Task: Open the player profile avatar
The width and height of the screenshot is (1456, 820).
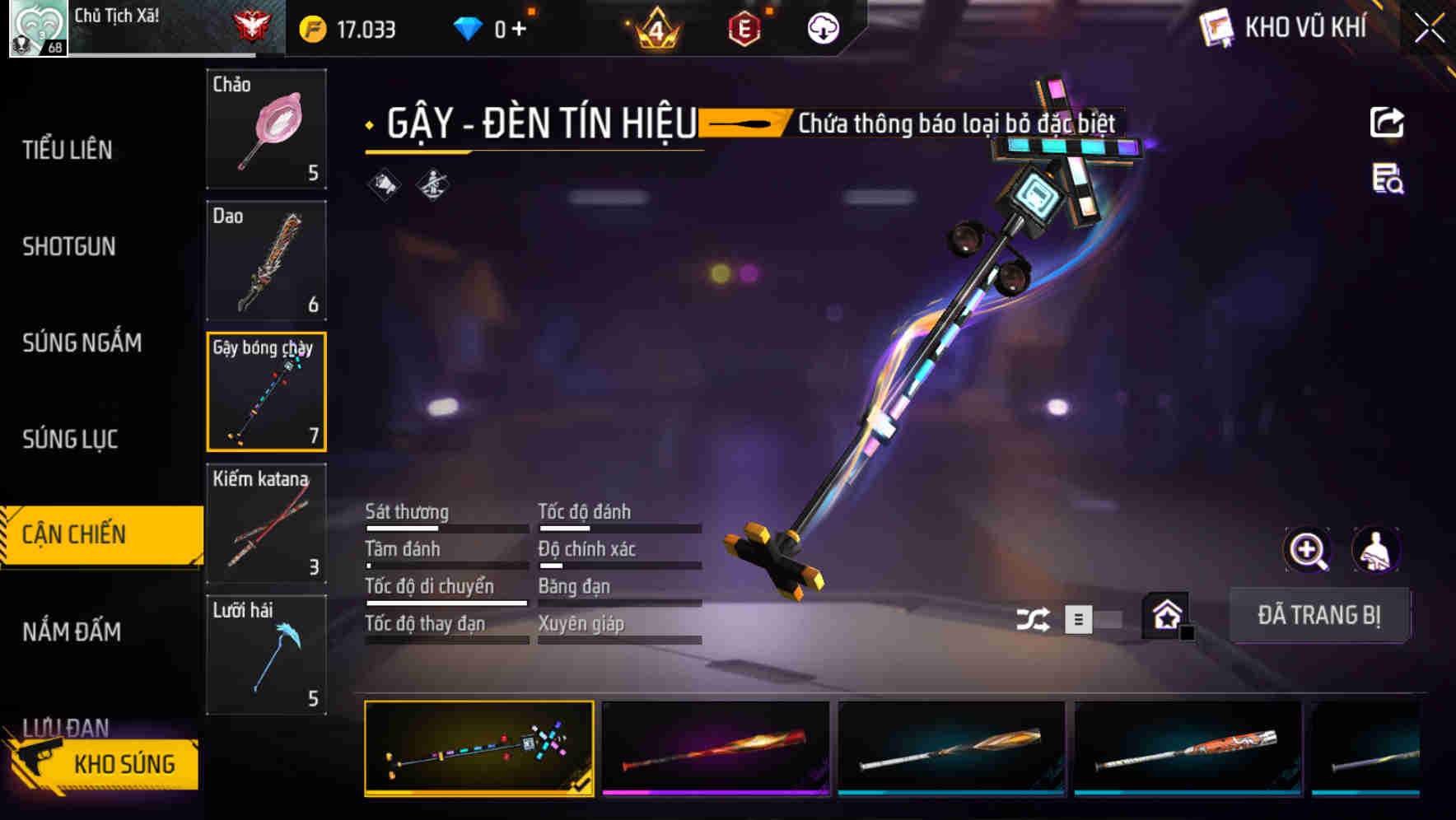Action: (38, 29)
